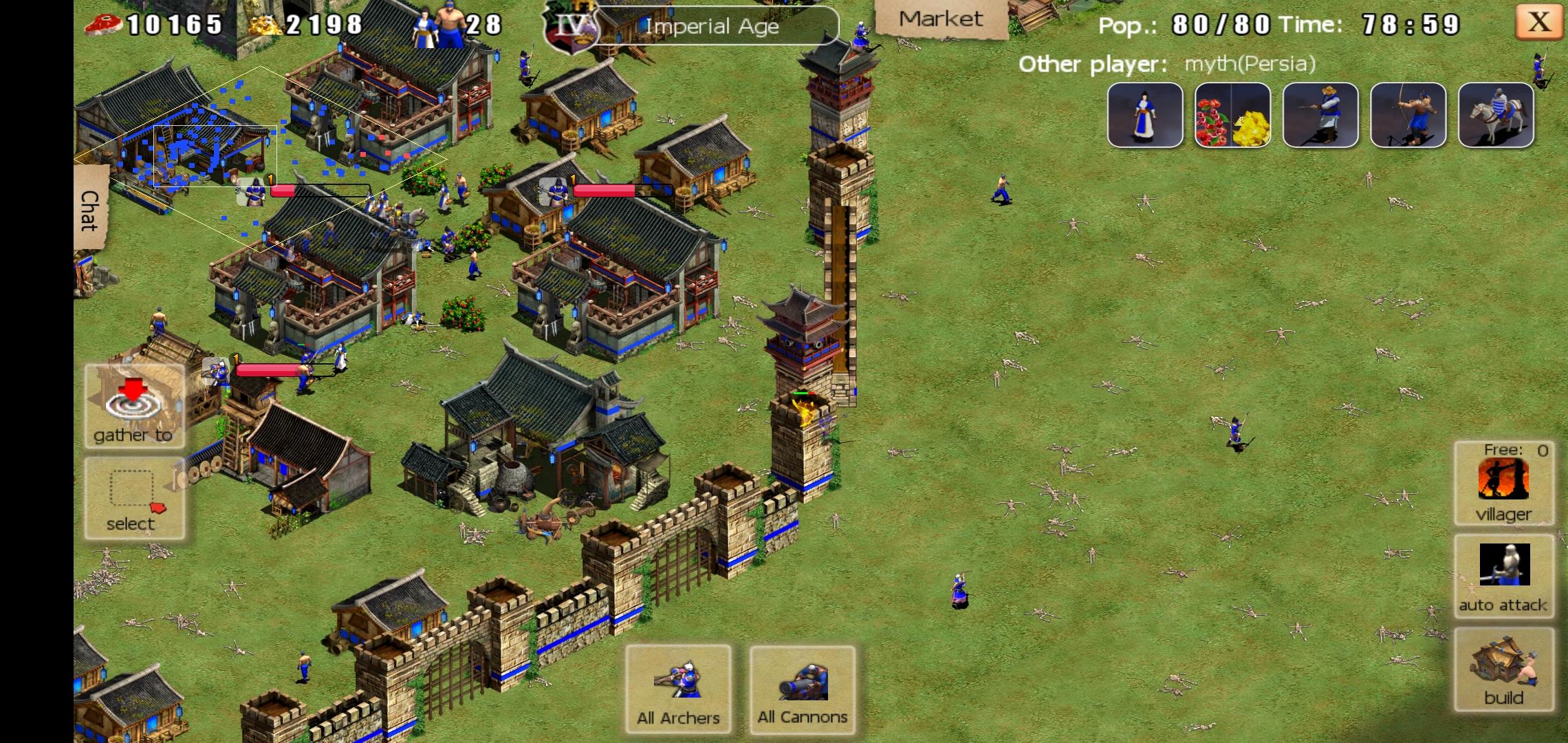Pick the archer unit icon
The image size is (1568, 743).
(x=1408, y=116)
